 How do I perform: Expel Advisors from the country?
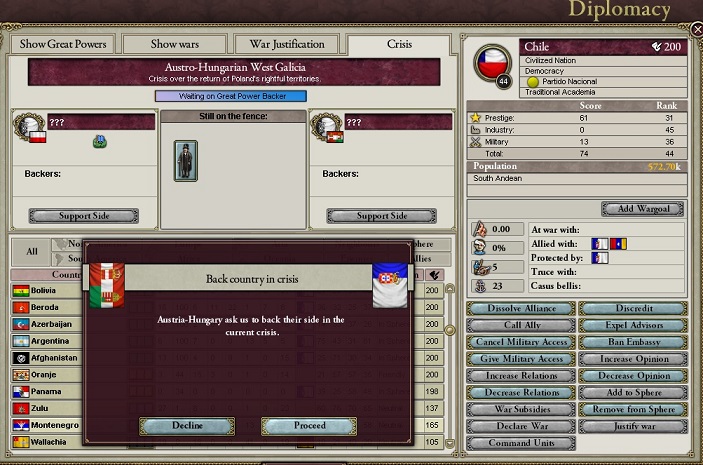click(x=633, y=325)
